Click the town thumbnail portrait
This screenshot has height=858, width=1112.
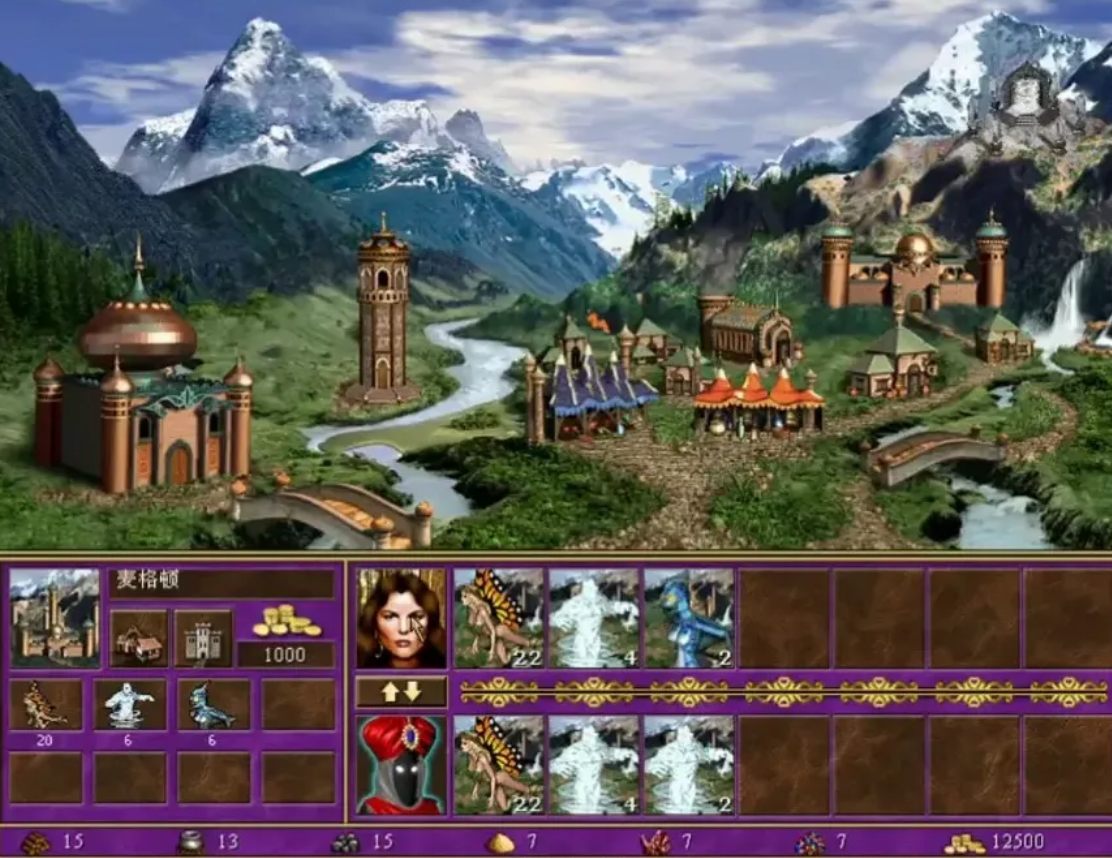(55, 618)
